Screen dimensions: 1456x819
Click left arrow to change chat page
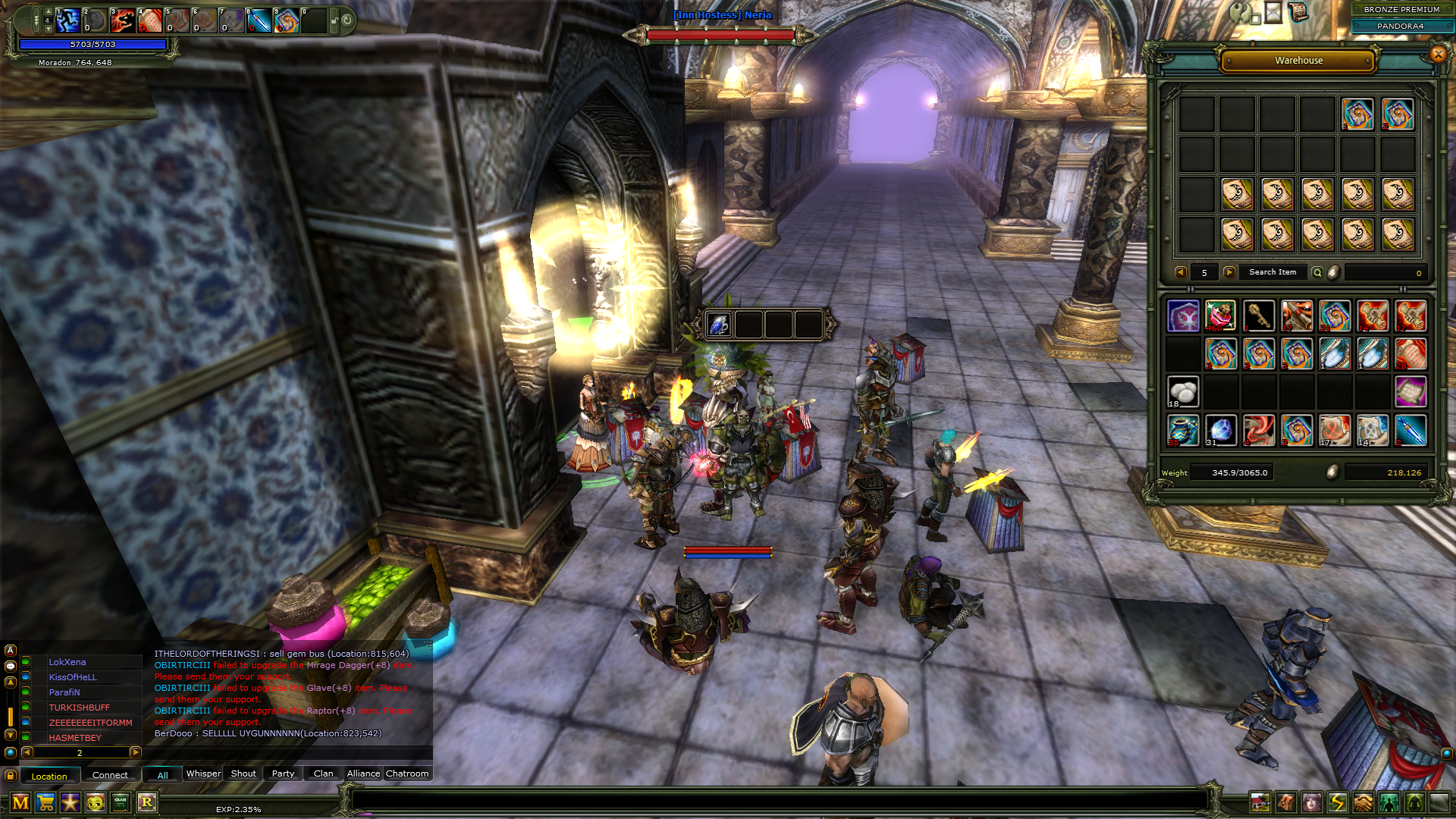click(x=28, y=753)
